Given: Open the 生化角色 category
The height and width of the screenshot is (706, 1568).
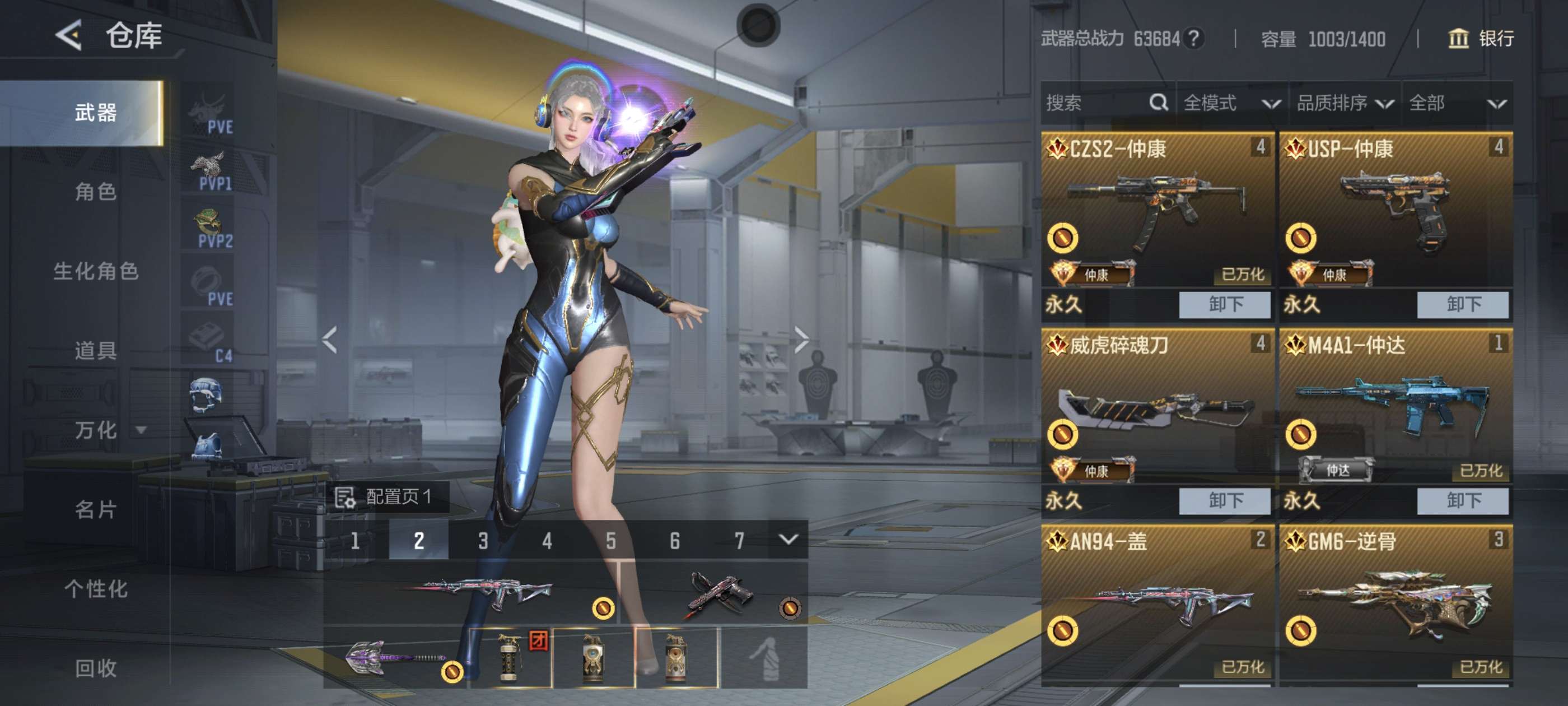Looking at the screenshot, I should click(96, 271).
